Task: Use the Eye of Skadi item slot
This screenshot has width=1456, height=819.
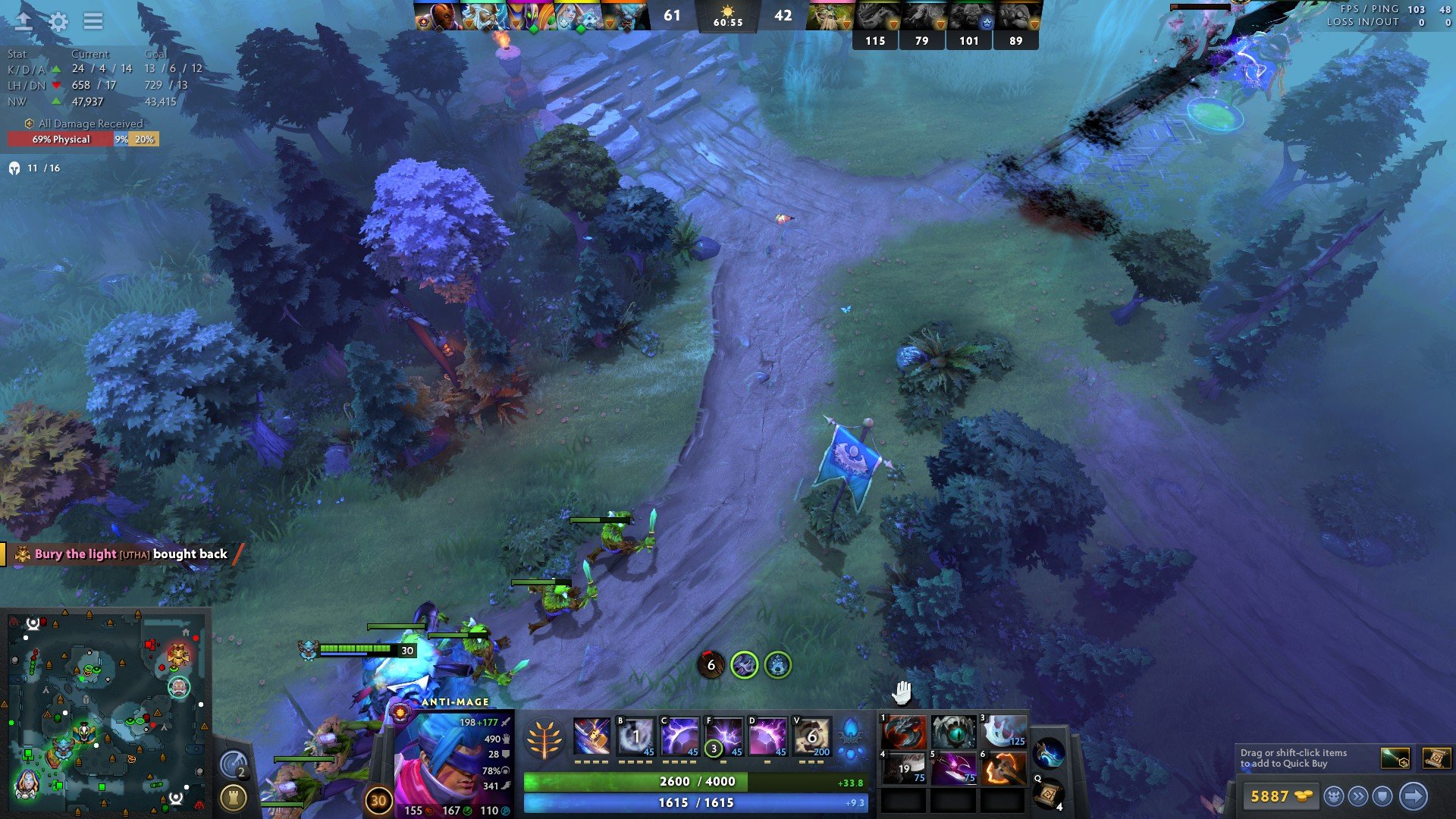Action: tap(953, 732)
